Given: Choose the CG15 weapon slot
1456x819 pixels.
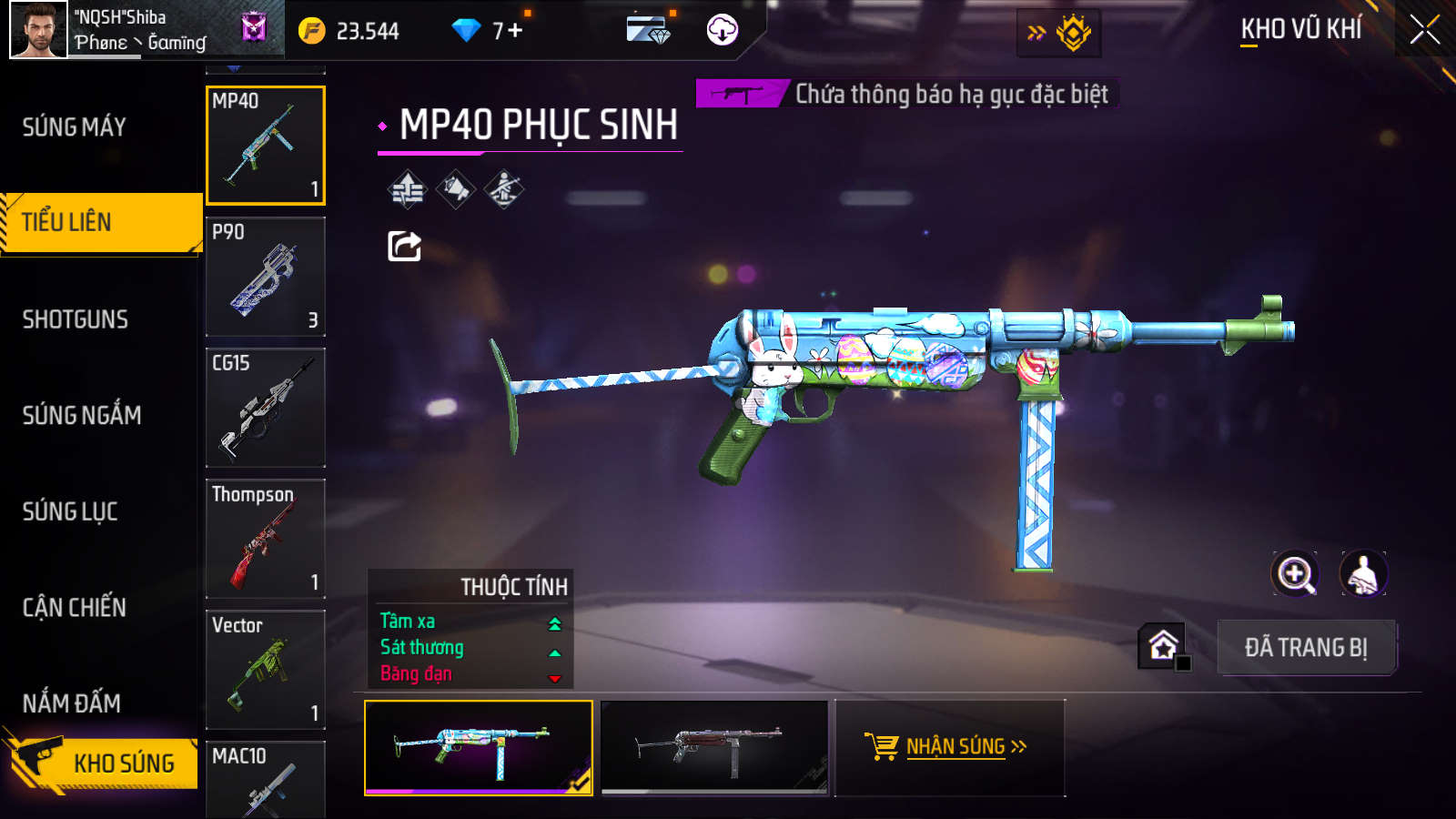Looking at the screenshot, I should [266, 408].
